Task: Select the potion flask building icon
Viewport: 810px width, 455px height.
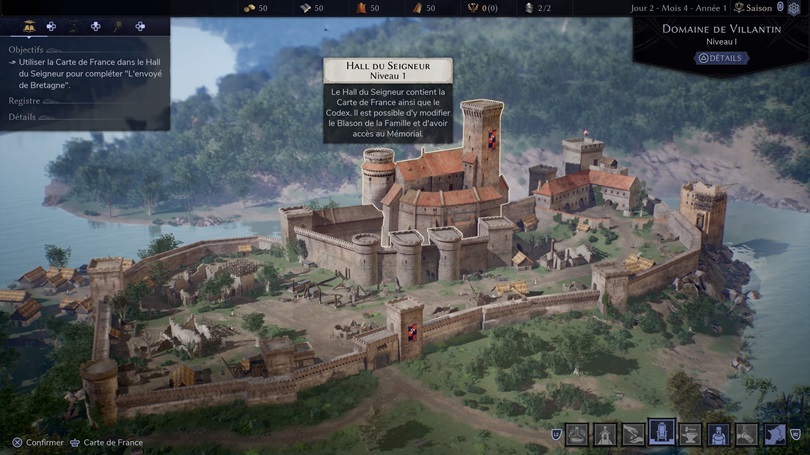Action: pos(577,434)
